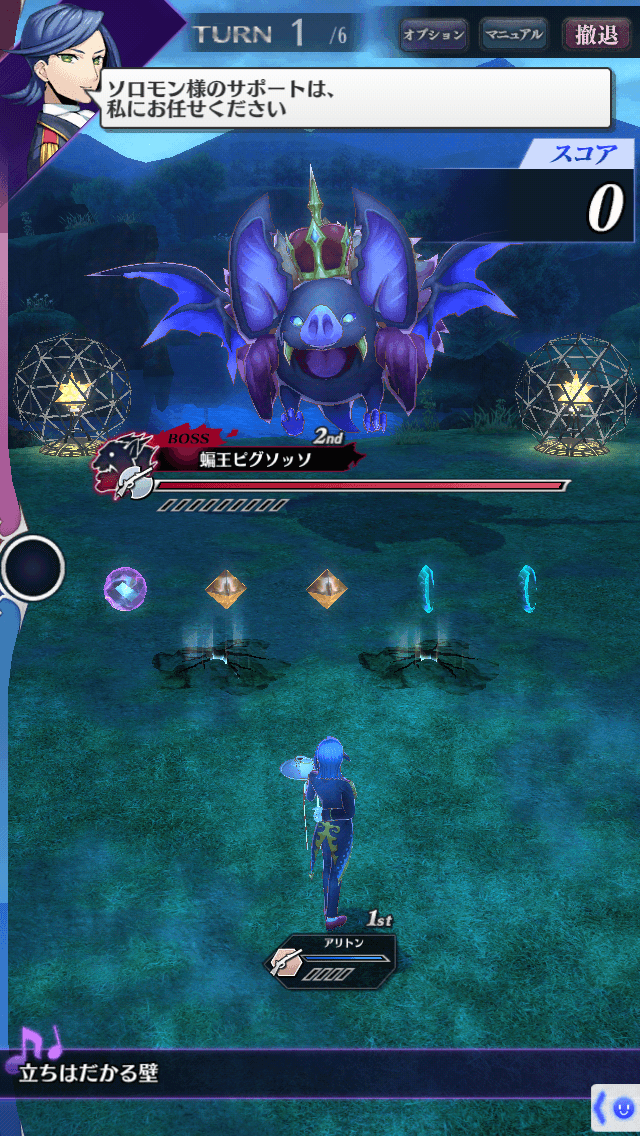The width and height of the screenshot is (640, 1136).
Task: Open the オプション options menu
Action: click(434, 35)
